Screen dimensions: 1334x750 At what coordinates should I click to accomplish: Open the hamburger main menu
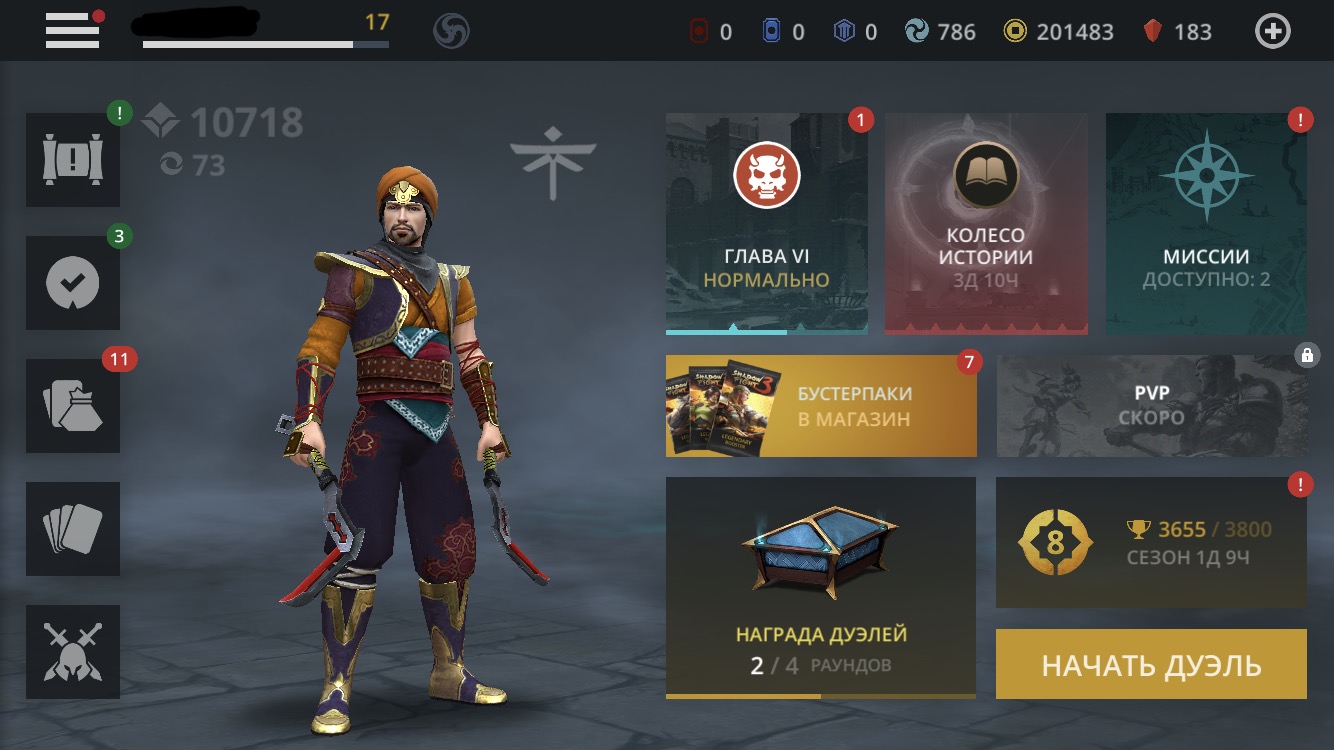tap(73, 31)
